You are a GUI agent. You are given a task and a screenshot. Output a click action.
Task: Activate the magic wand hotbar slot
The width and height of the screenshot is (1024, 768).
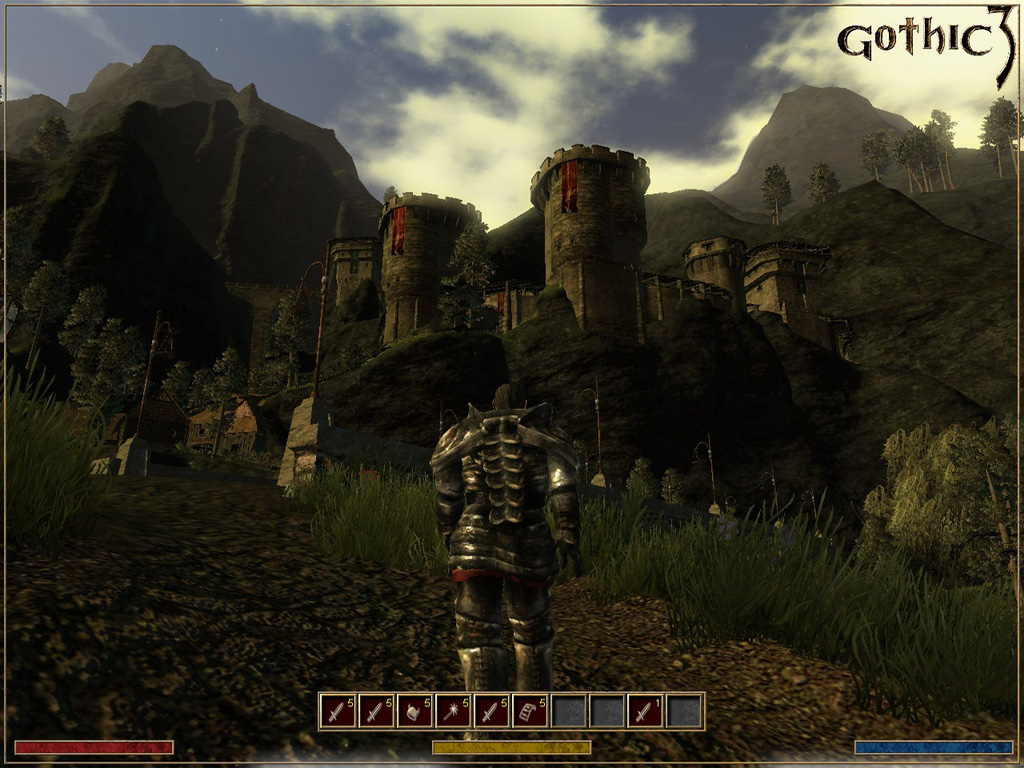point(453,711)
